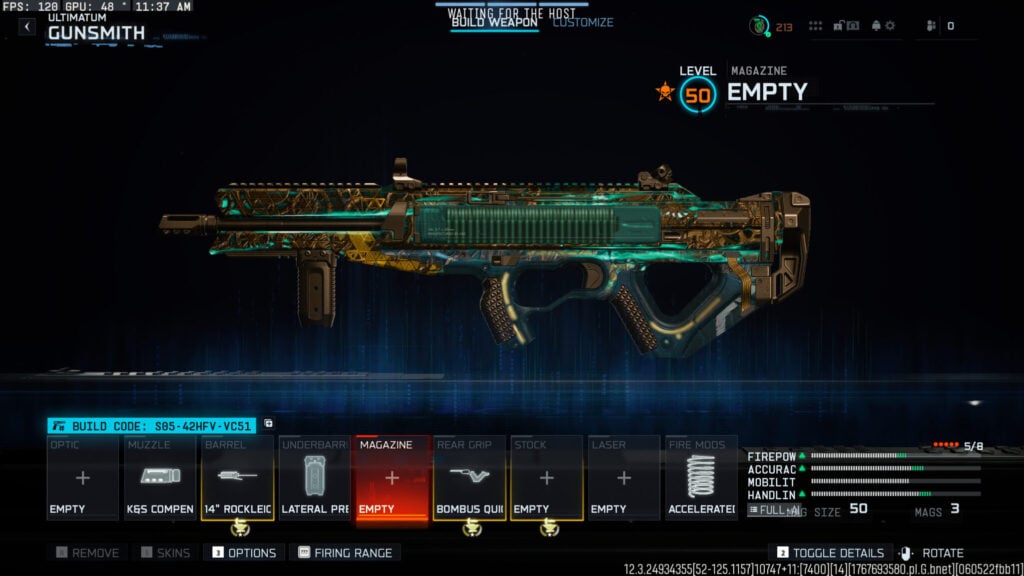
Task: Open the Options button
Action: point(244,553)
